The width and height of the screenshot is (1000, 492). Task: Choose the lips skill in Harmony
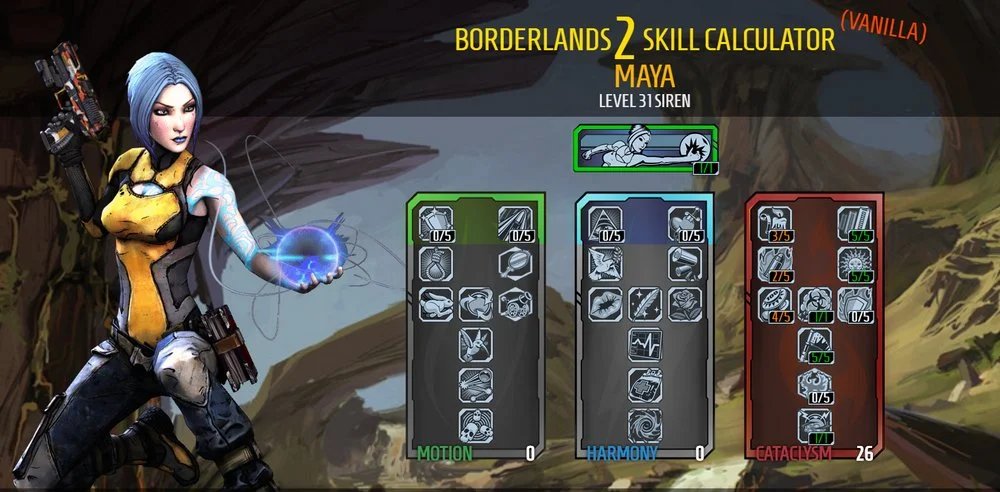(603, 301)
